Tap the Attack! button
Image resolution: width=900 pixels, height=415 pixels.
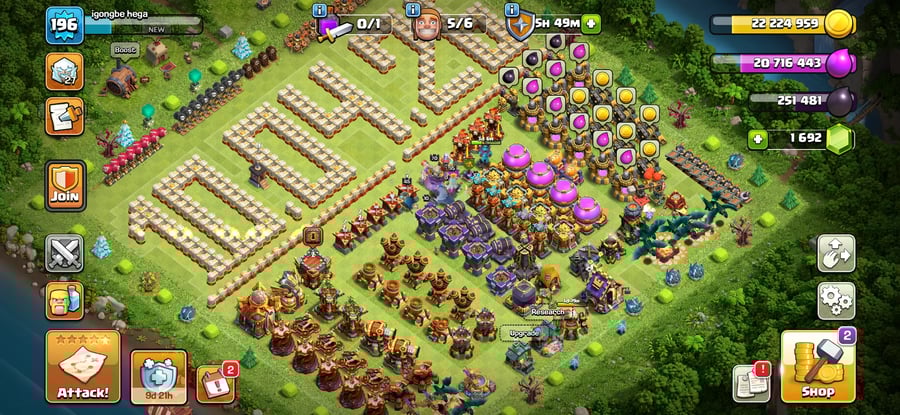point(83,367)
